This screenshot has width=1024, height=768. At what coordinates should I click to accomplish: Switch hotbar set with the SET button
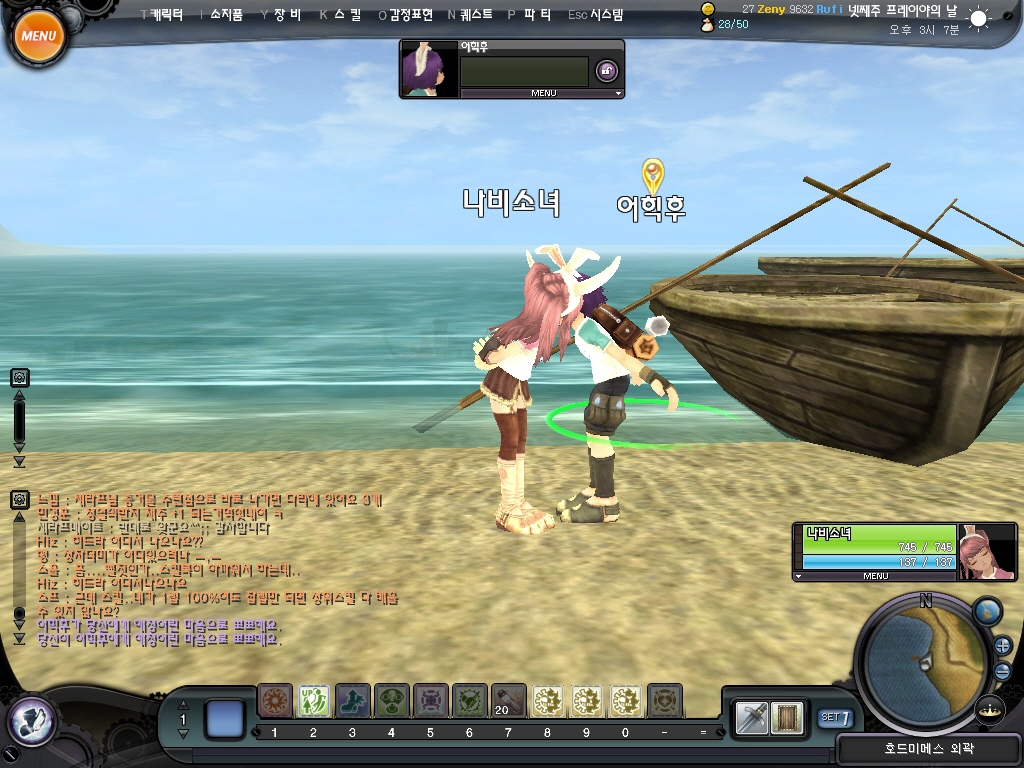[836, 717]
